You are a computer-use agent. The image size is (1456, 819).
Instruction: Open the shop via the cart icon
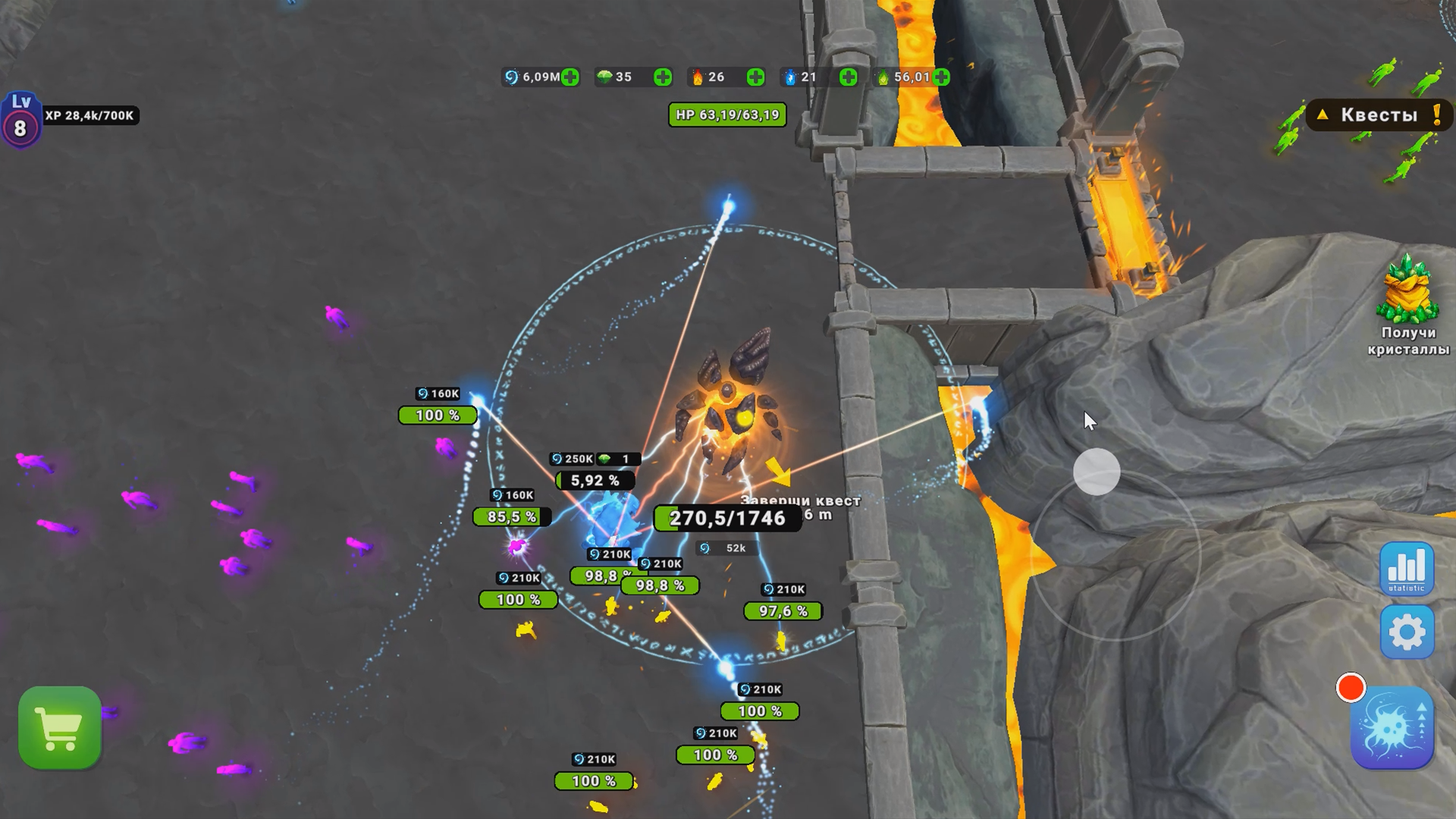coord(61,726)
